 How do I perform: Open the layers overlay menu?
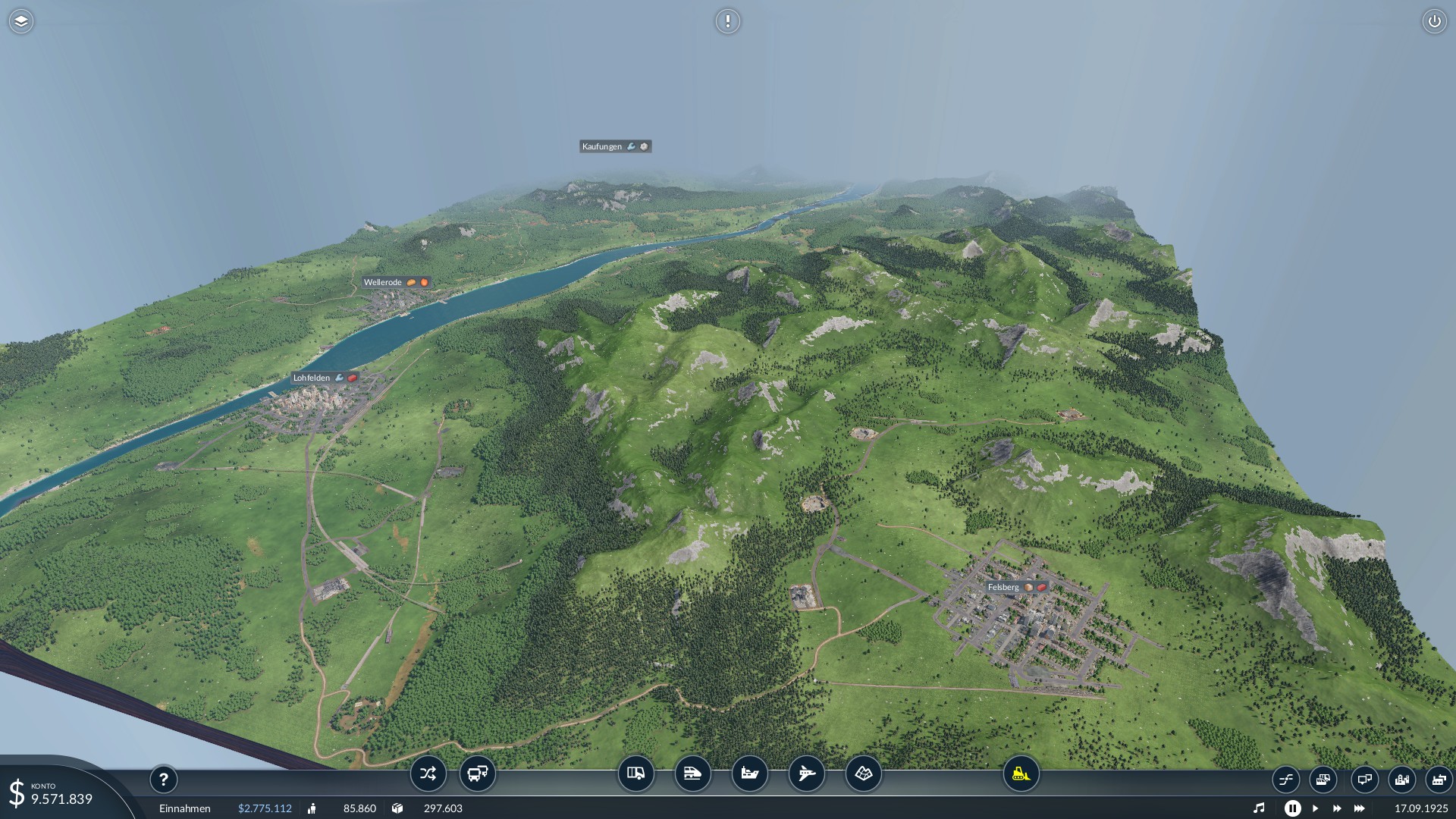click(21, 21)
